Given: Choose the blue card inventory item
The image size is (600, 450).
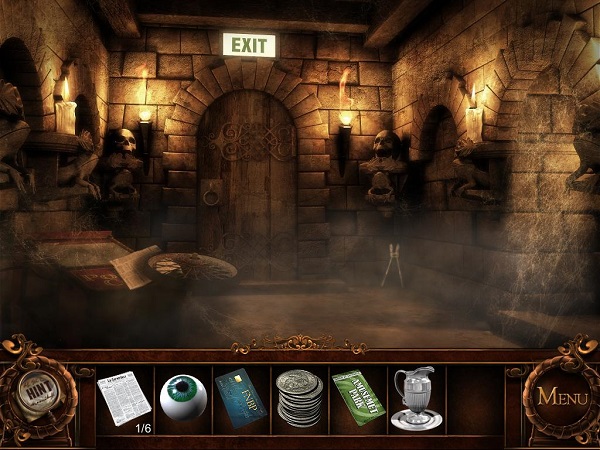Looking at the screenshot, I should click(240, 396).
